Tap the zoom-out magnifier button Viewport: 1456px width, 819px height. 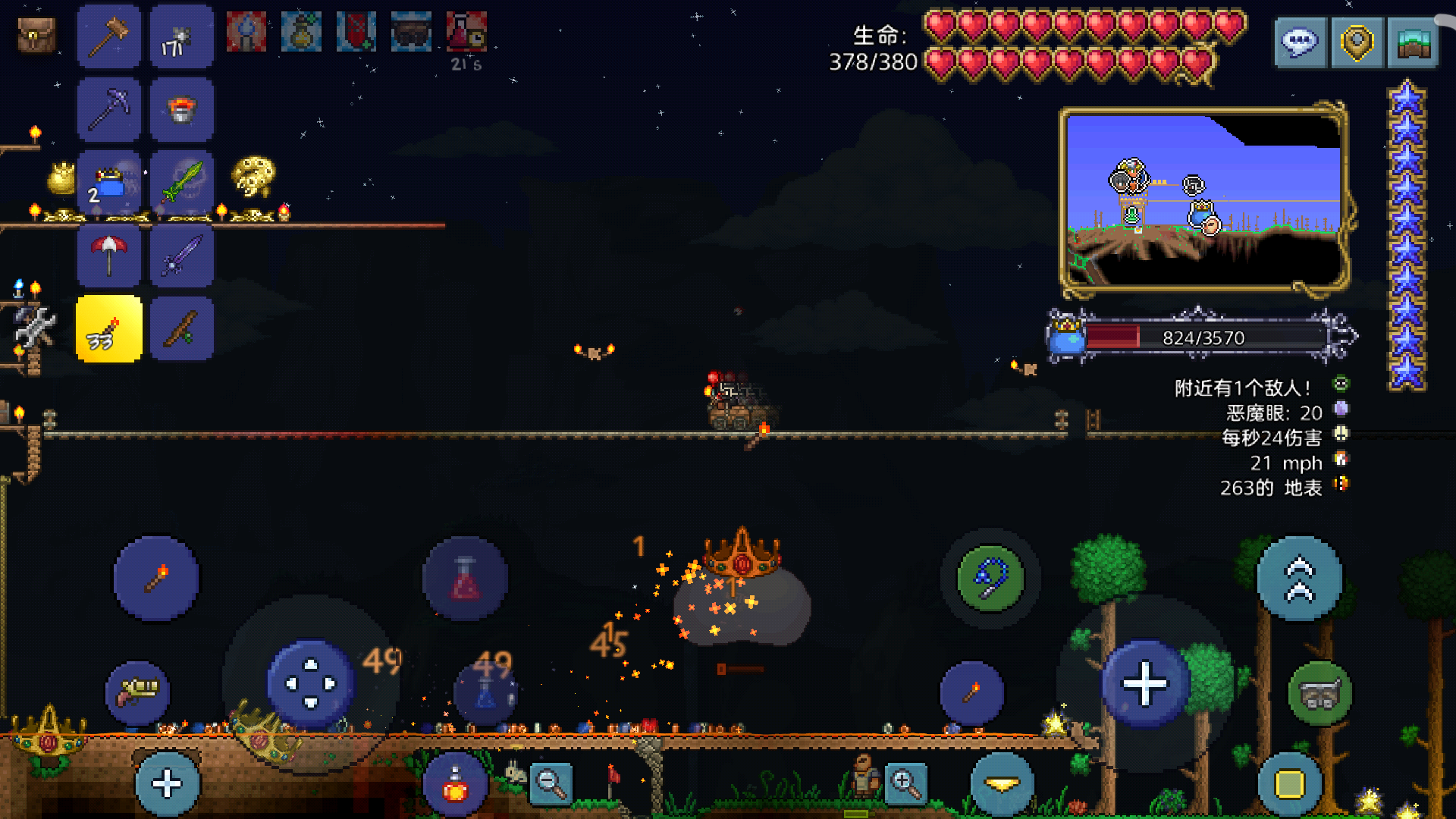551,783
